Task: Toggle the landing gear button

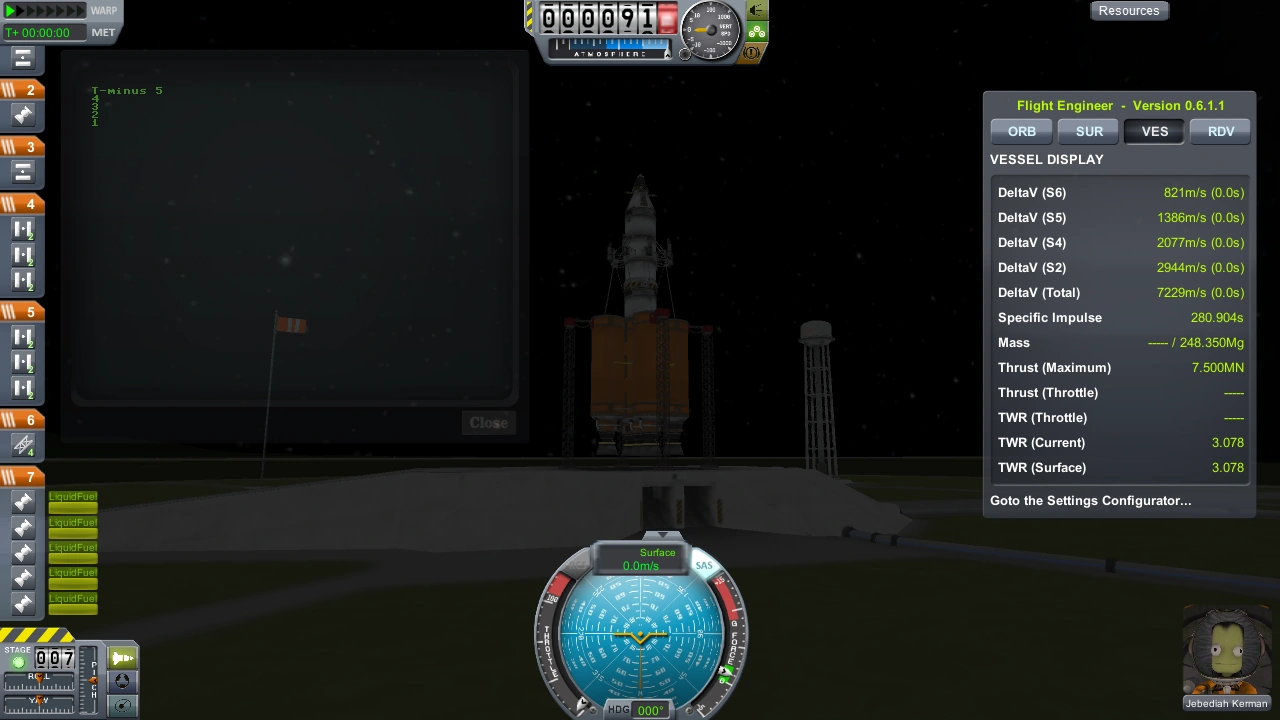Action: coord(757,32)
